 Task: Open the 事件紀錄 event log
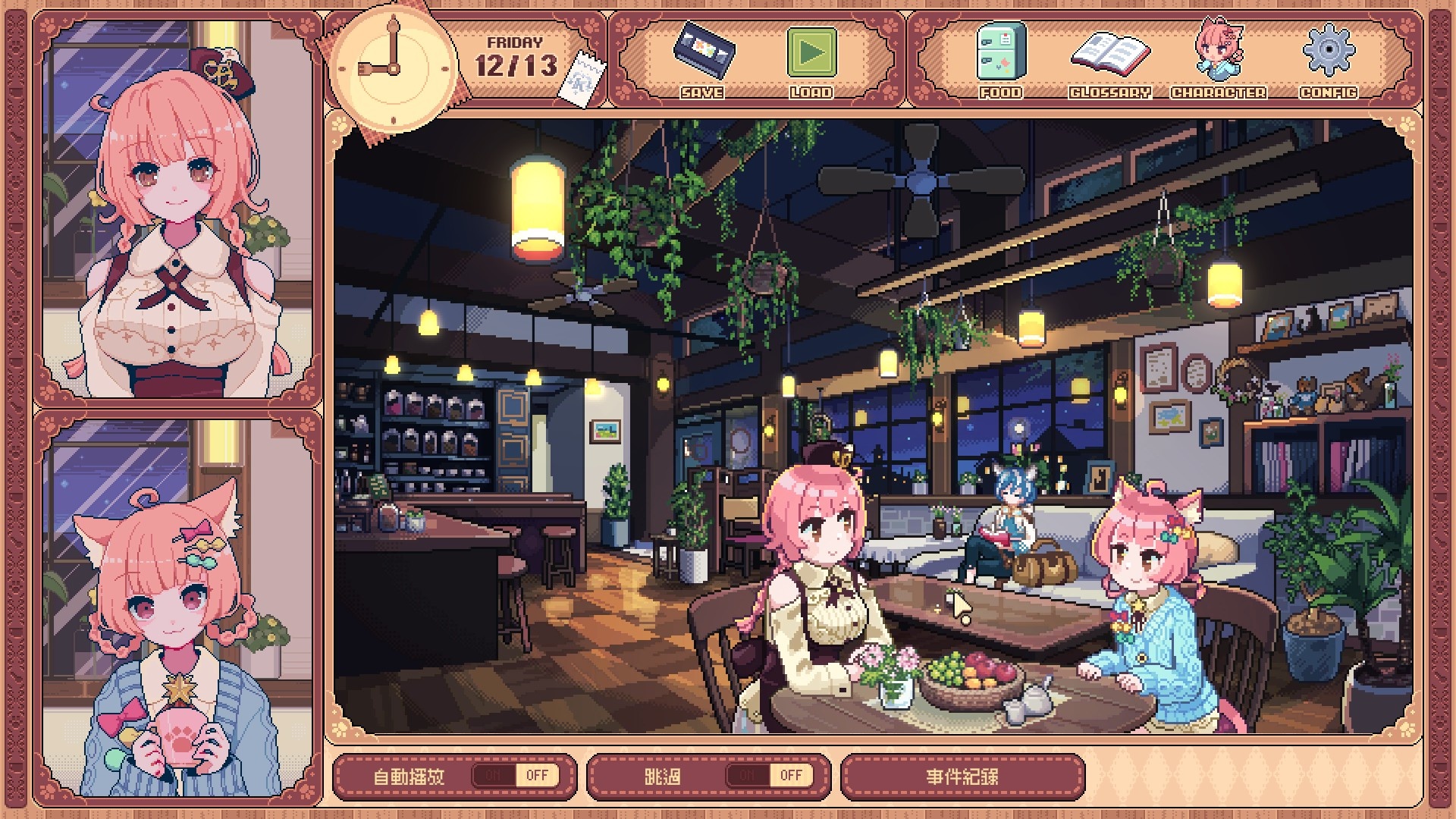962,777
